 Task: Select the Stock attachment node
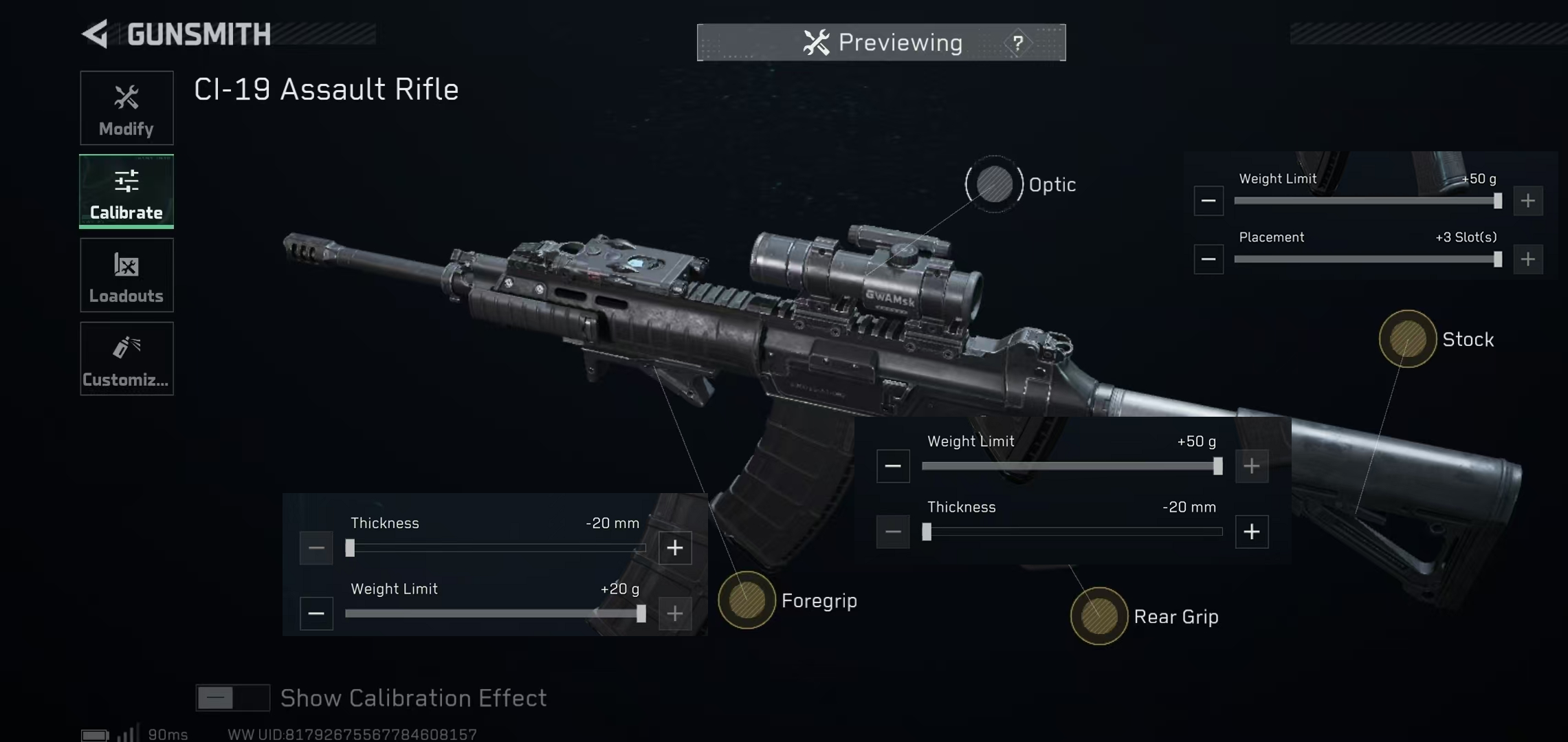[x=1407, y=339]
